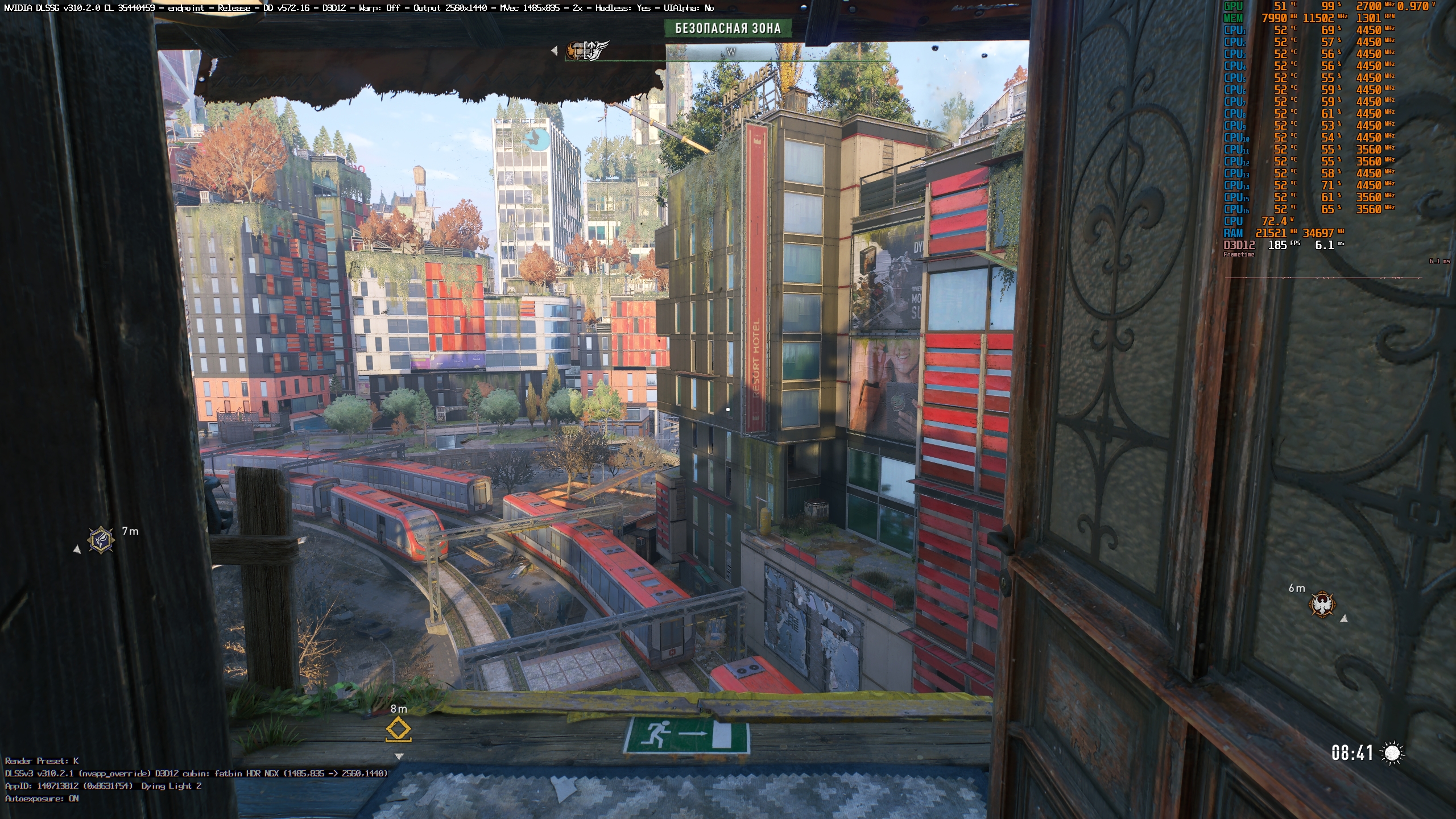This screenshot has height=819, width=1456.
Task: Click the daytime sun icon
Action: (1392, 753)
